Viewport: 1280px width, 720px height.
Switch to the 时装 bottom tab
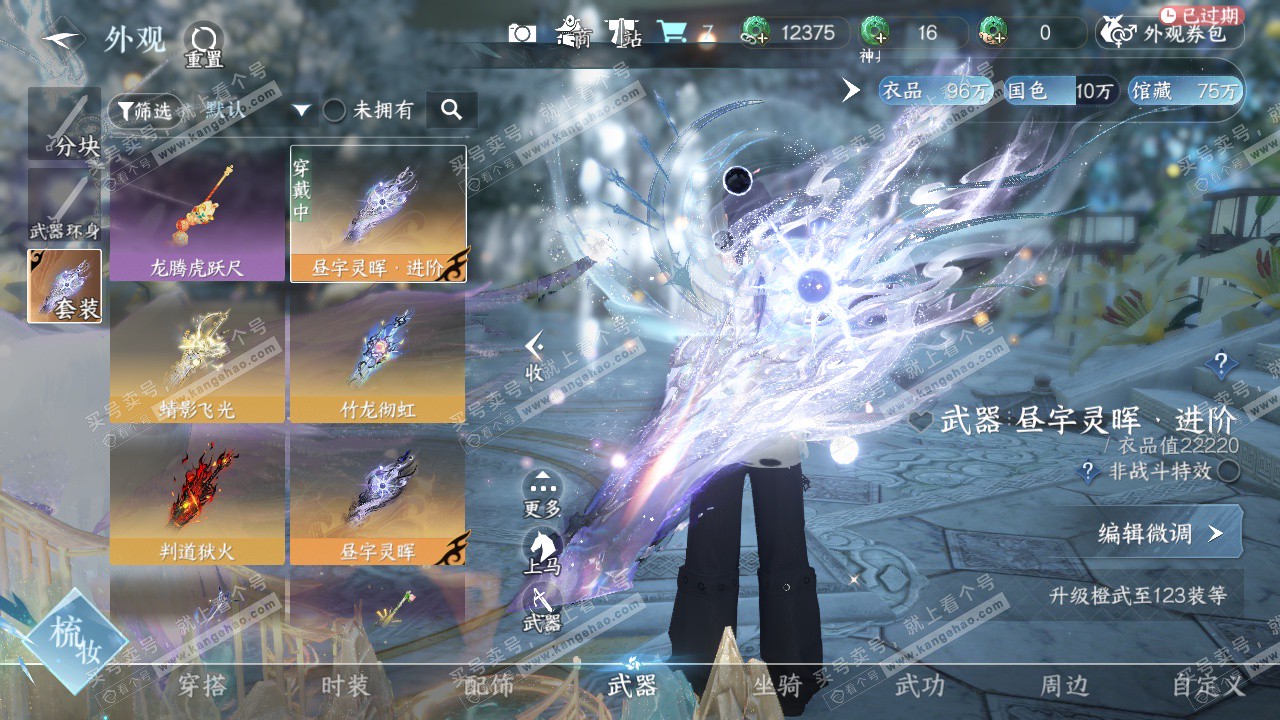click(x=345, y=685)
